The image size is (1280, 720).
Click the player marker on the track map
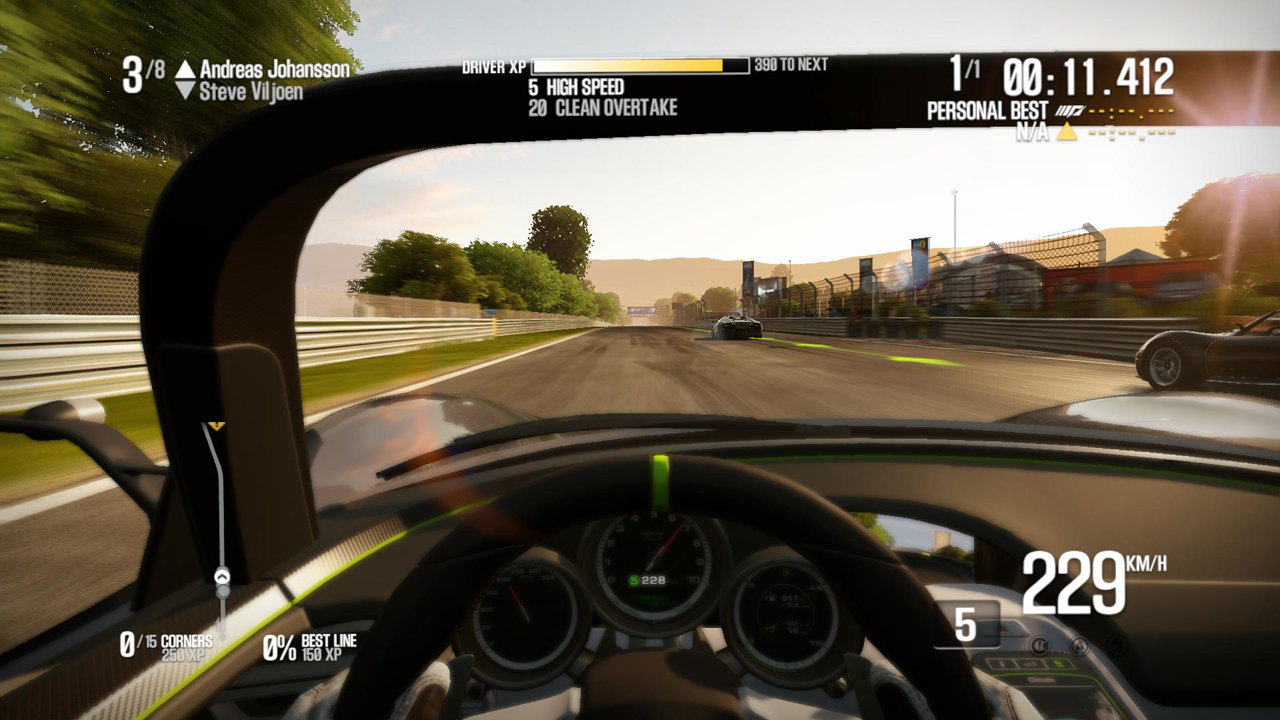click(222, 576)
